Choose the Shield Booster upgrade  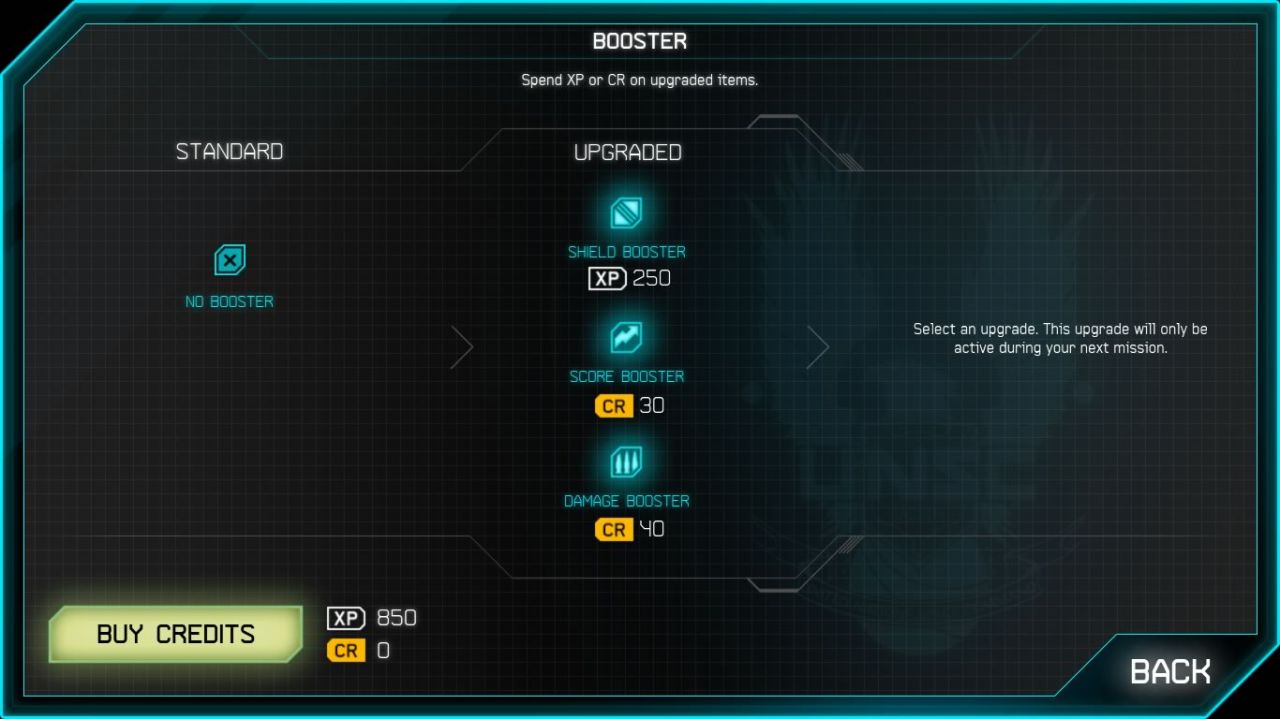tap(626, 214)
